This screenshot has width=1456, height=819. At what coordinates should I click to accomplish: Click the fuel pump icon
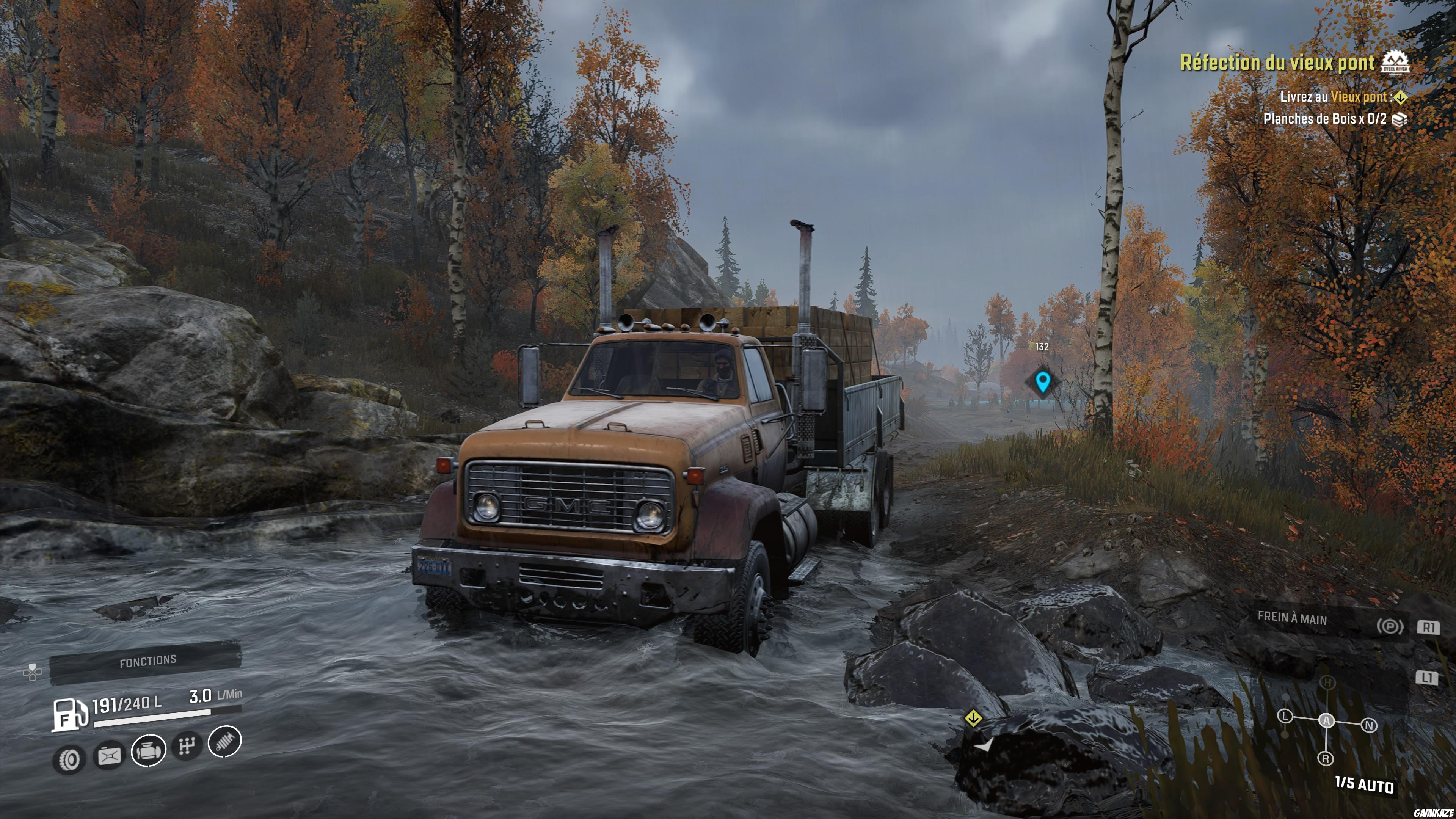pyautogui.click(x=69, y=715)
